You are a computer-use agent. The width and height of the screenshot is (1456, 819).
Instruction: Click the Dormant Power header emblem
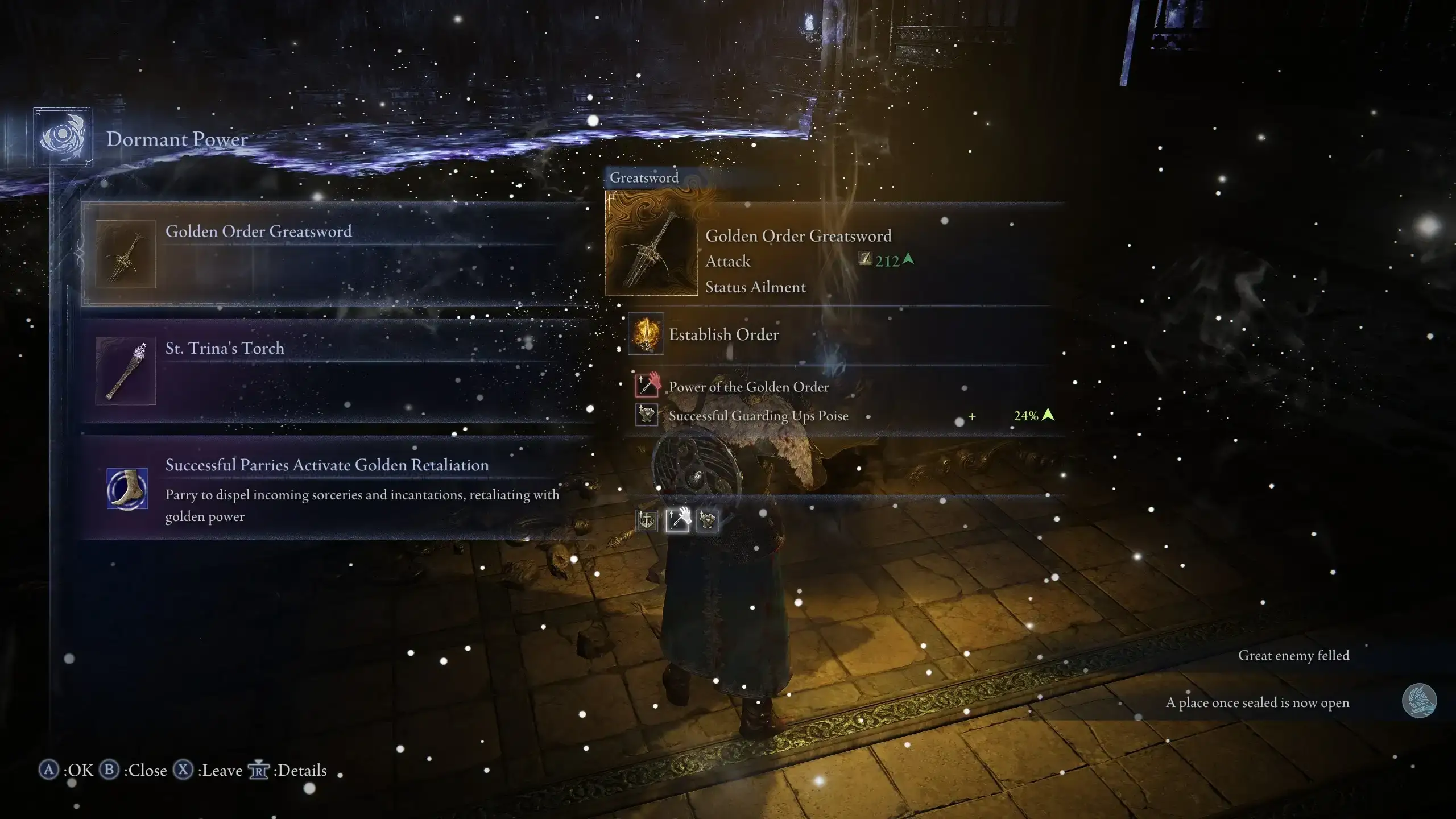pos(63,137)
